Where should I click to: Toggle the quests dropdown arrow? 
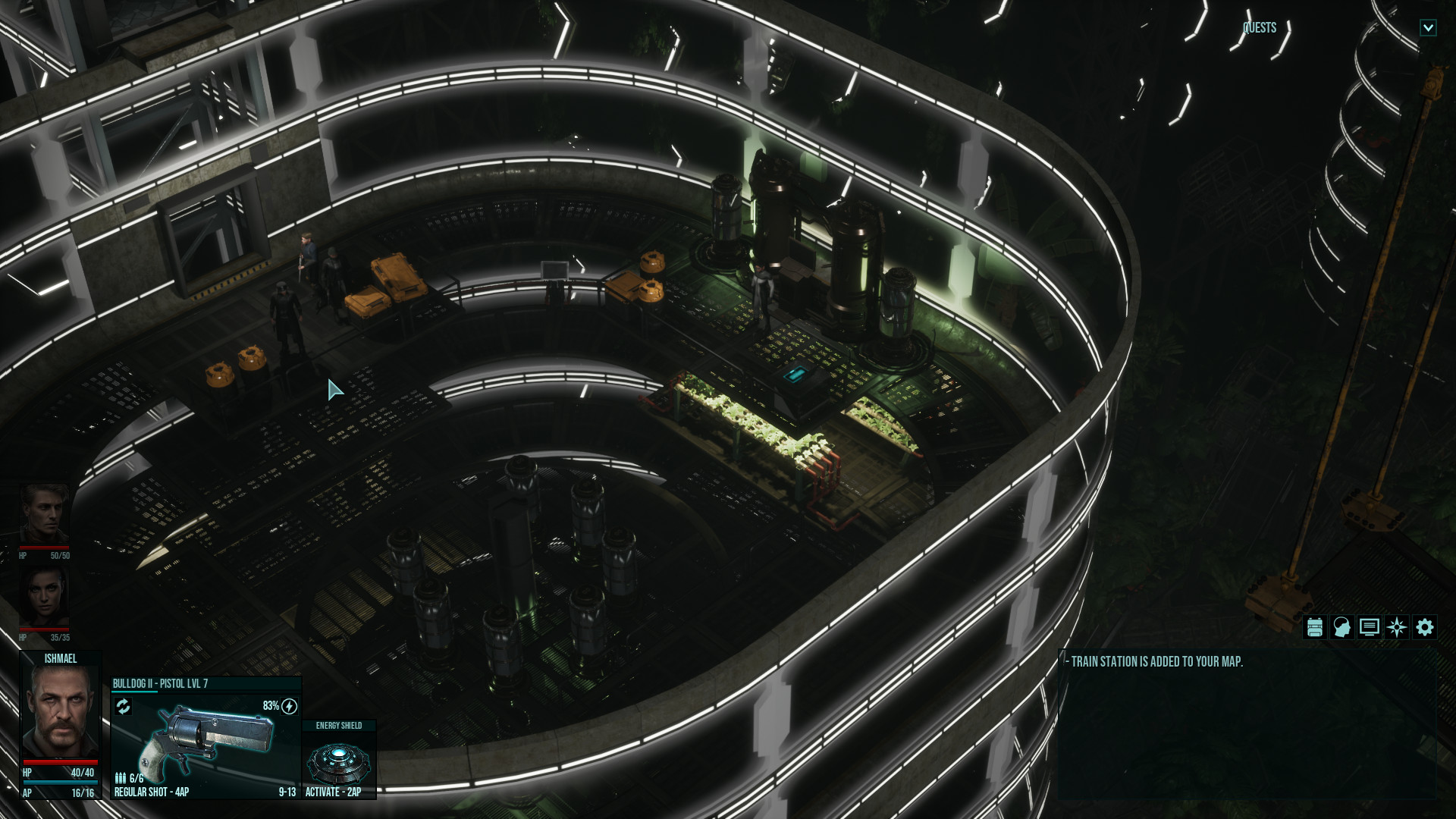pos(1428,28)
